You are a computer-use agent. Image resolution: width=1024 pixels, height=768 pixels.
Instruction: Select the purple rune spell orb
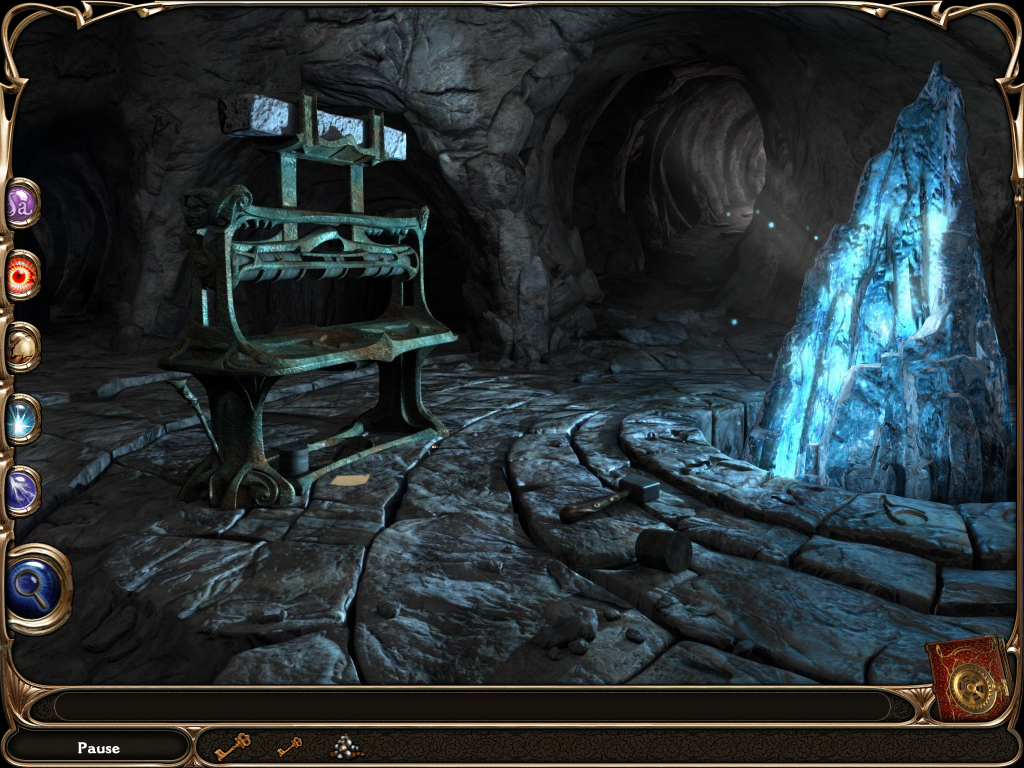(x=21, y=204)
